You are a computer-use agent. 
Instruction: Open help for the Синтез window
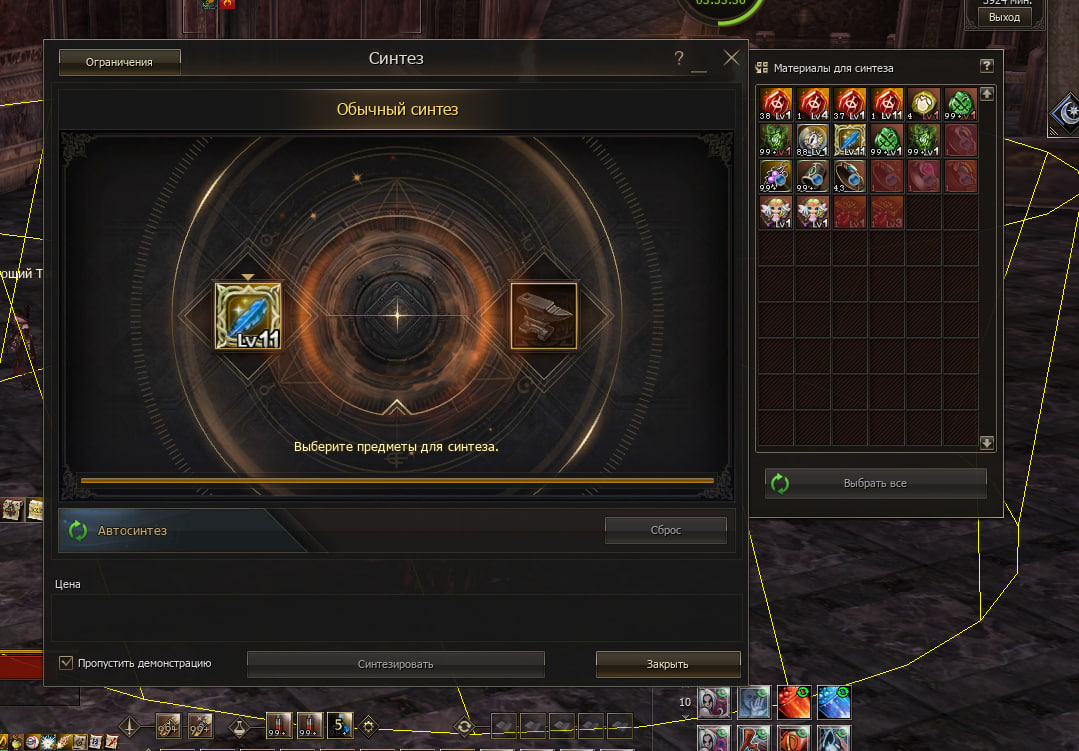tap(679, 59)
